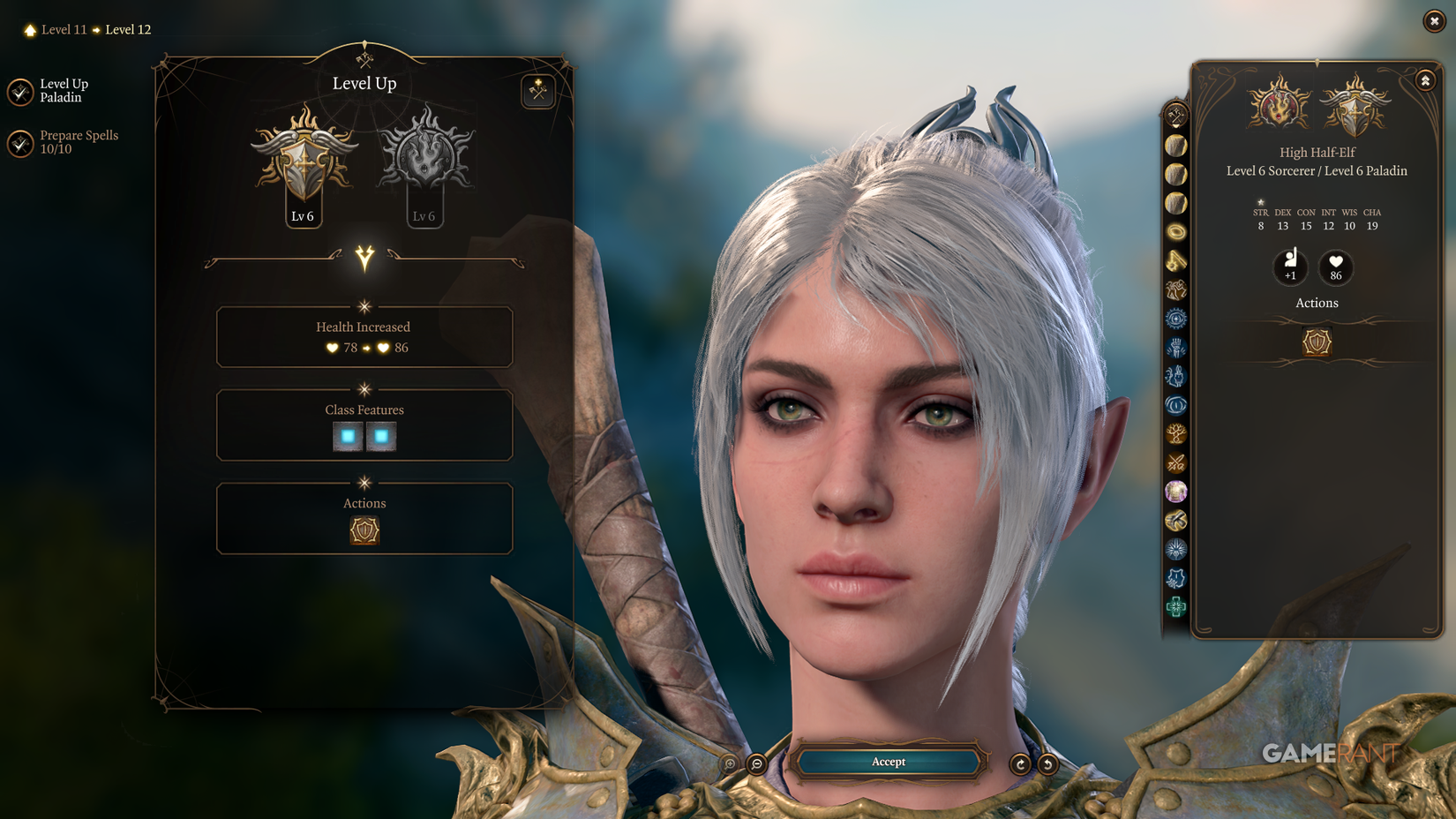The height and width of the screenshot is (819, 1456).
Task: Collapse the character sheet with its chevron button
Action: click(x=1425, y=79)
